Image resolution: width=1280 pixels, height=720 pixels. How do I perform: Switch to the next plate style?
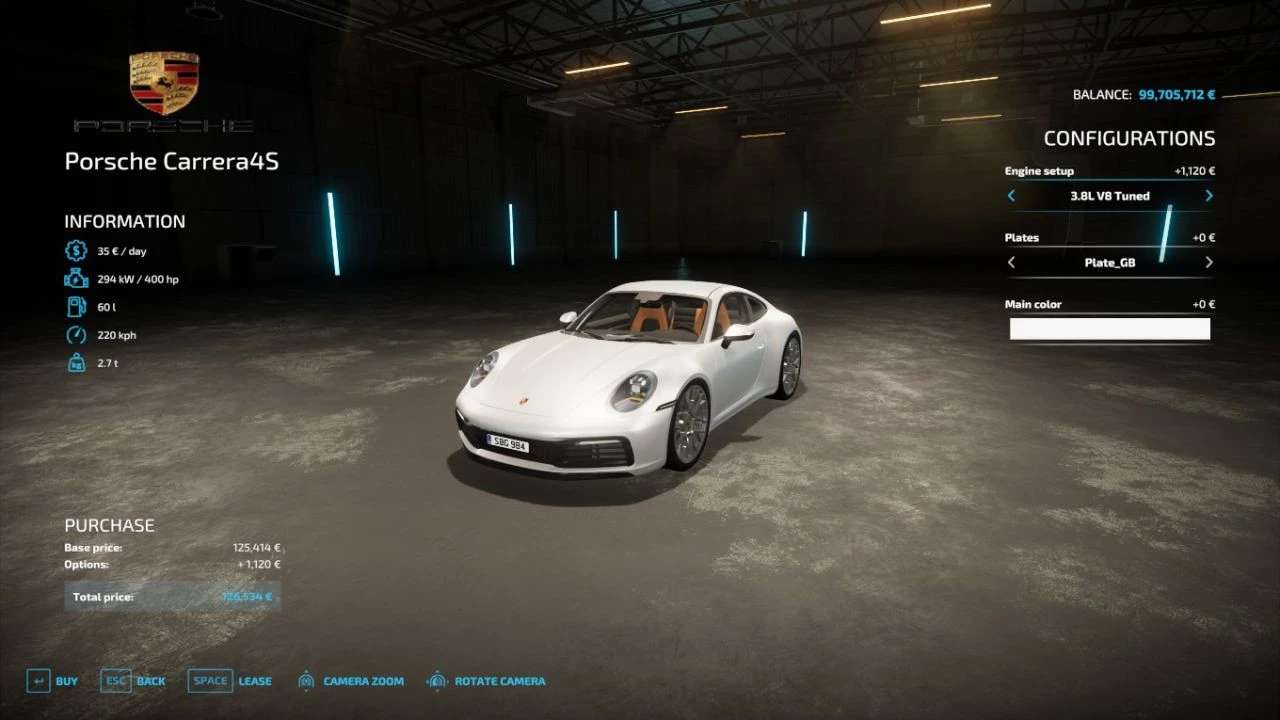(1208, 263)
